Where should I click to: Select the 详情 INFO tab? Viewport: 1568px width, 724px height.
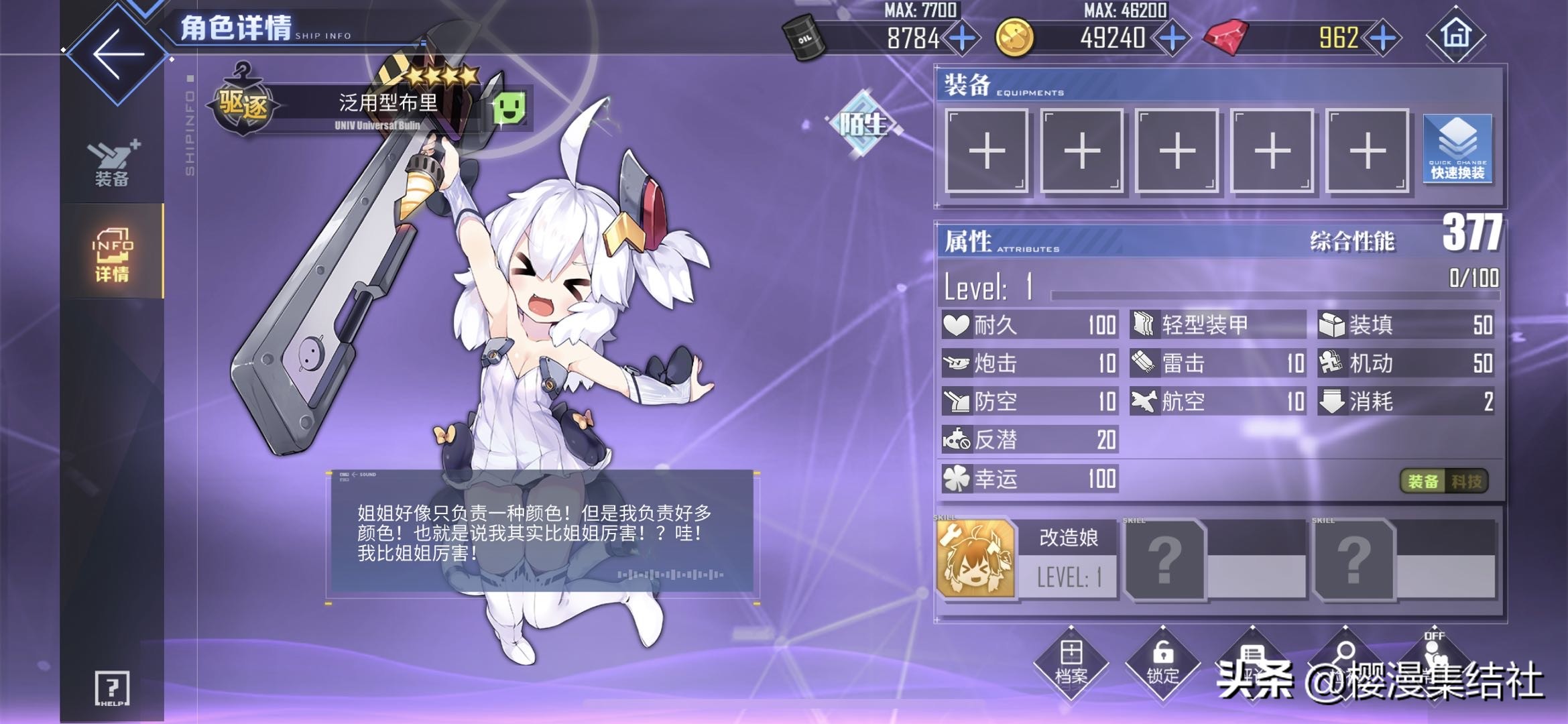pyautogui.click(x=112, y=253)
